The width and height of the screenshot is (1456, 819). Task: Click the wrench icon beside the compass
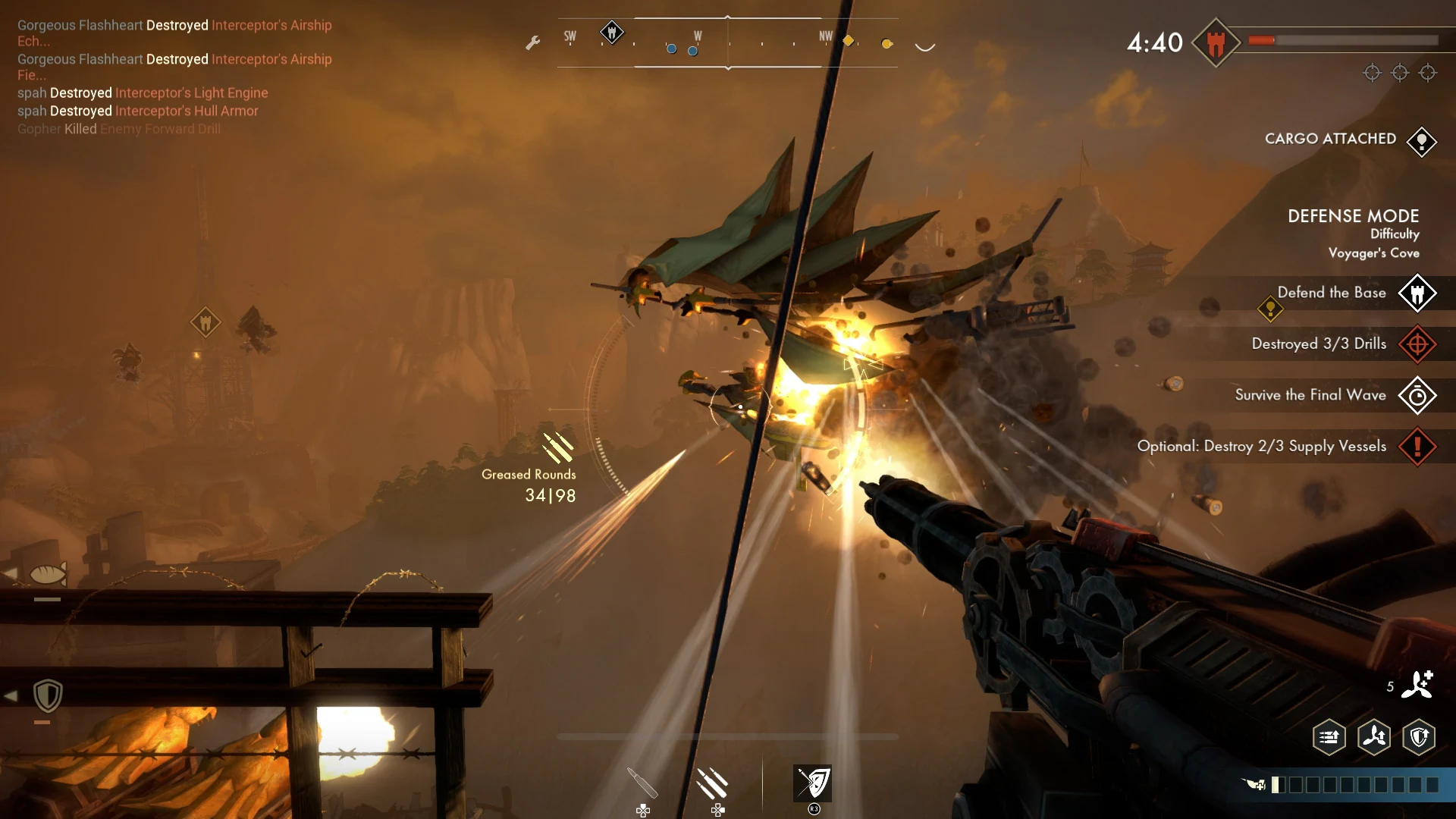coord(533,43)
